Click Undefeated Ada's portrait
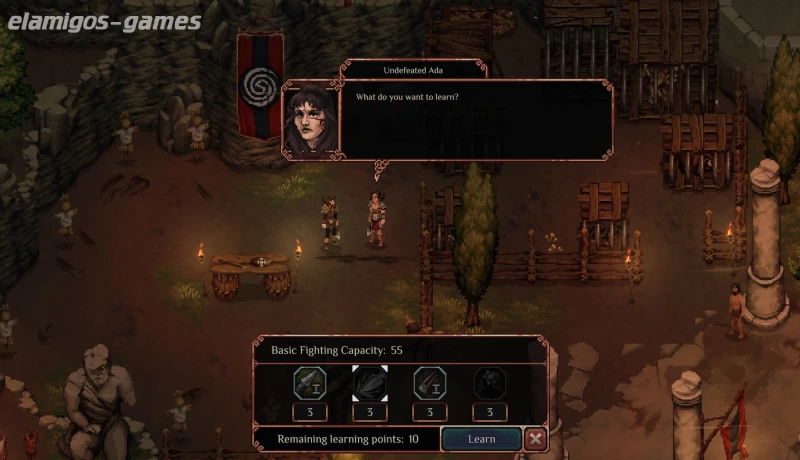 point(310,119)
